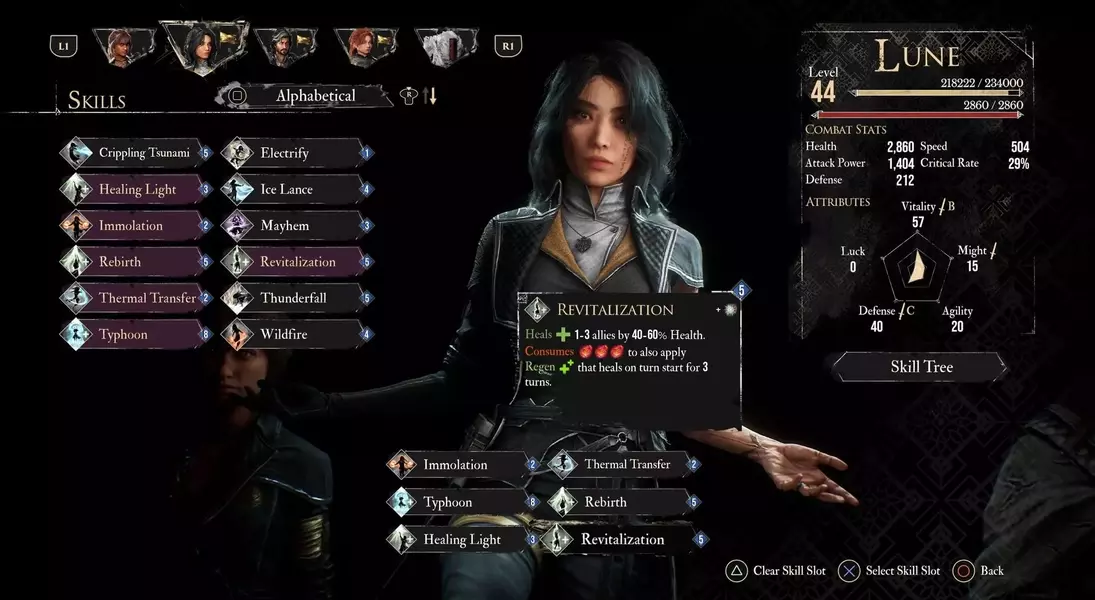Select Crippling Tsunami in the skills list
Image resolution: width=1095 pixels, height=600 pixels.
pos(143,153)
